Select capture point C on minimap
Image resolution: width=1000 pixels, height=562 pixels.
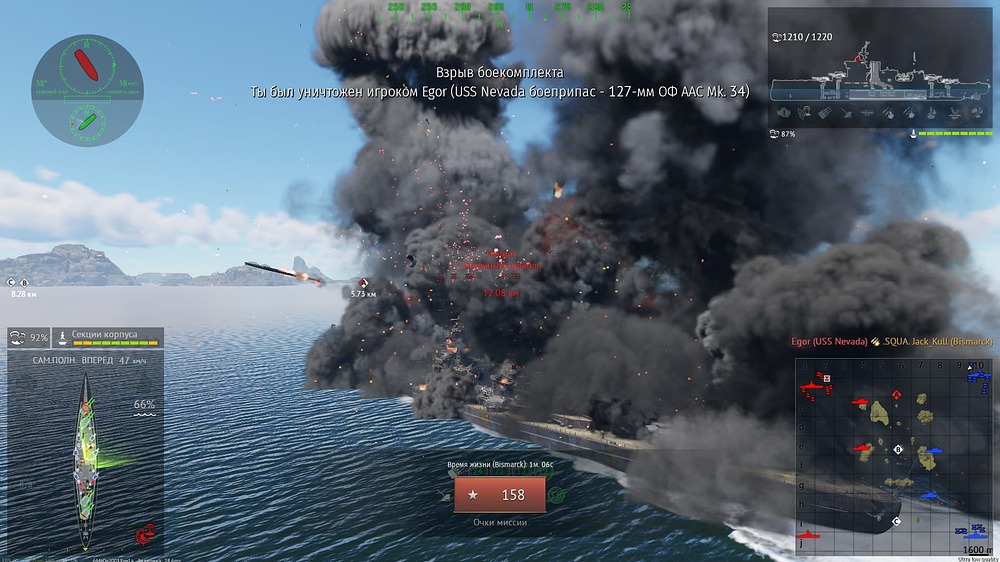pyautogui.click(x=896, y=521)
